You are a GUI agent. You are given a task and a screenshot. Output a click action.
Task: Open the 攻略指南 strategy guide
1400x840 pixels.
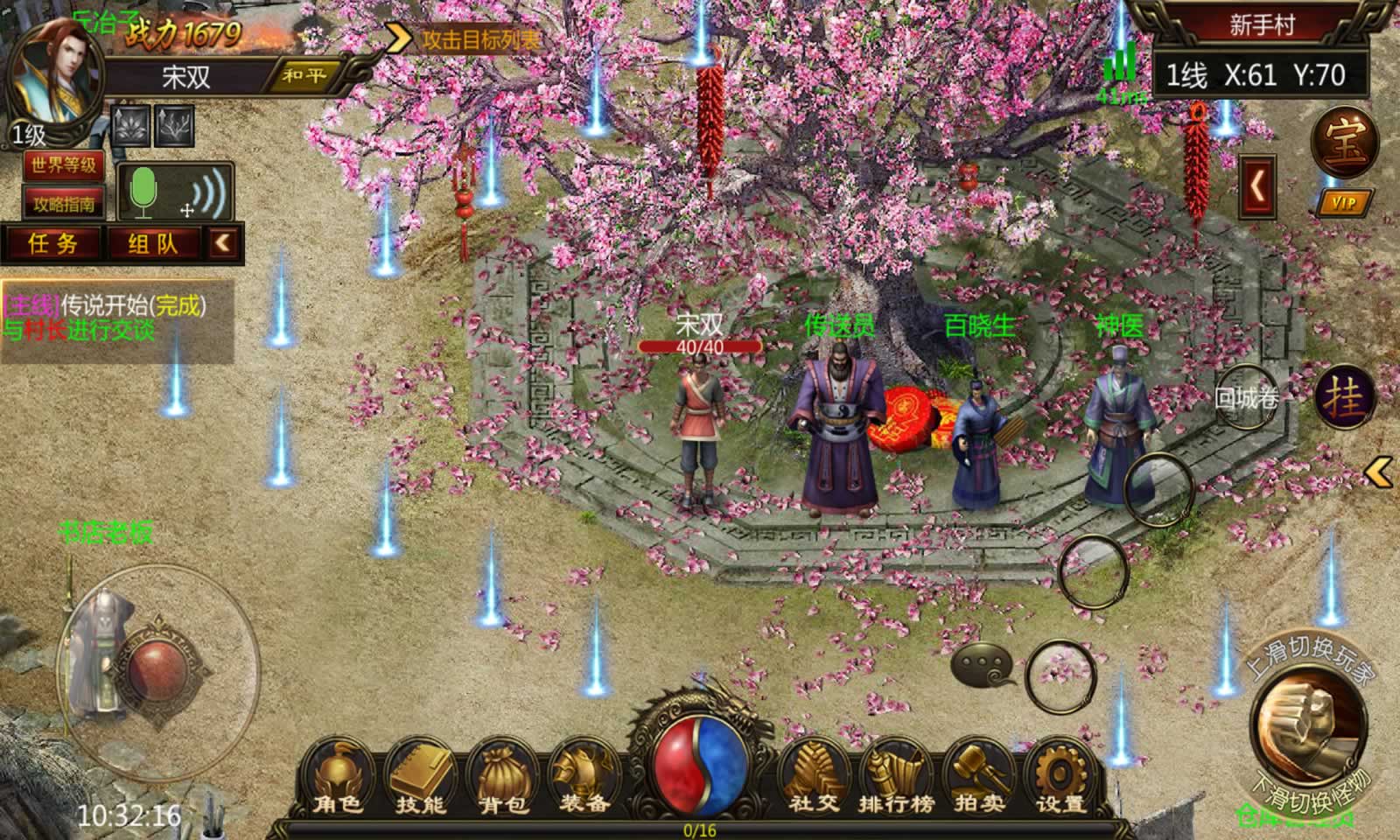63,204
